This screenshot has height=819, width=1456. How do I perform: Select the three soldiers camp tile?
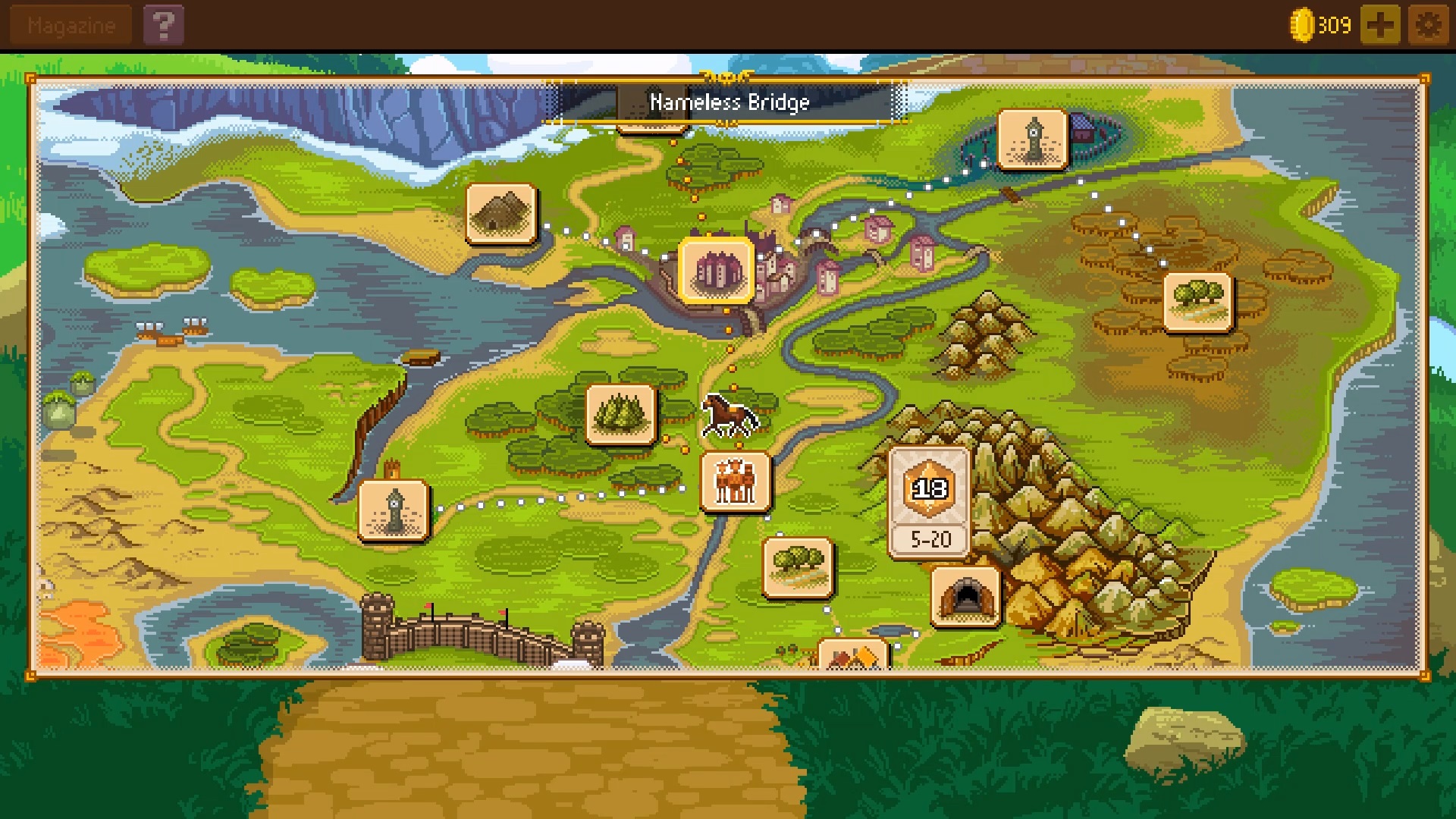click(x=735, y=482)
